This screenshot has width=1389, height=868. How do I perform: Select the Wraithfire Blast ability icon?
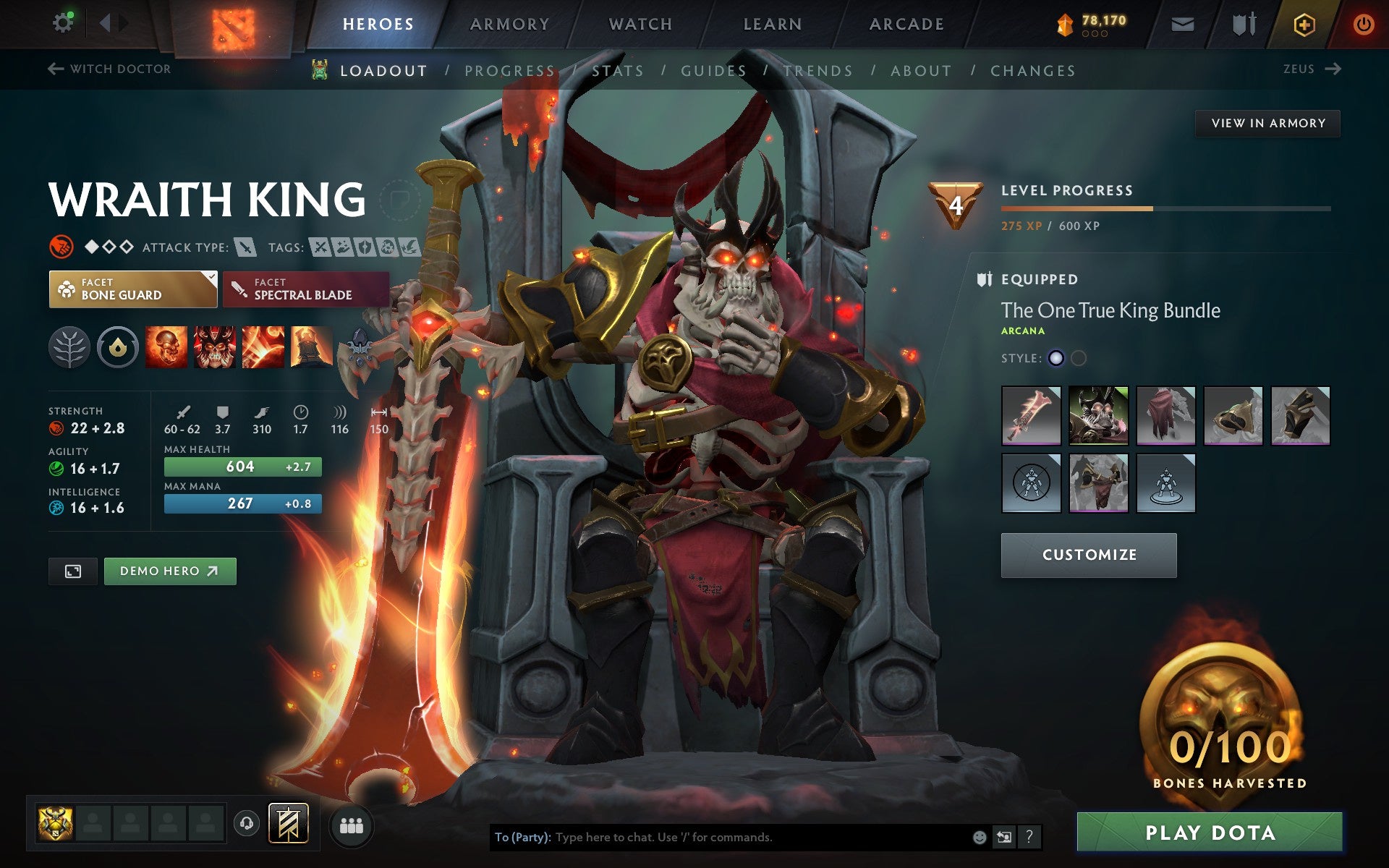click(x=168, y=347)
